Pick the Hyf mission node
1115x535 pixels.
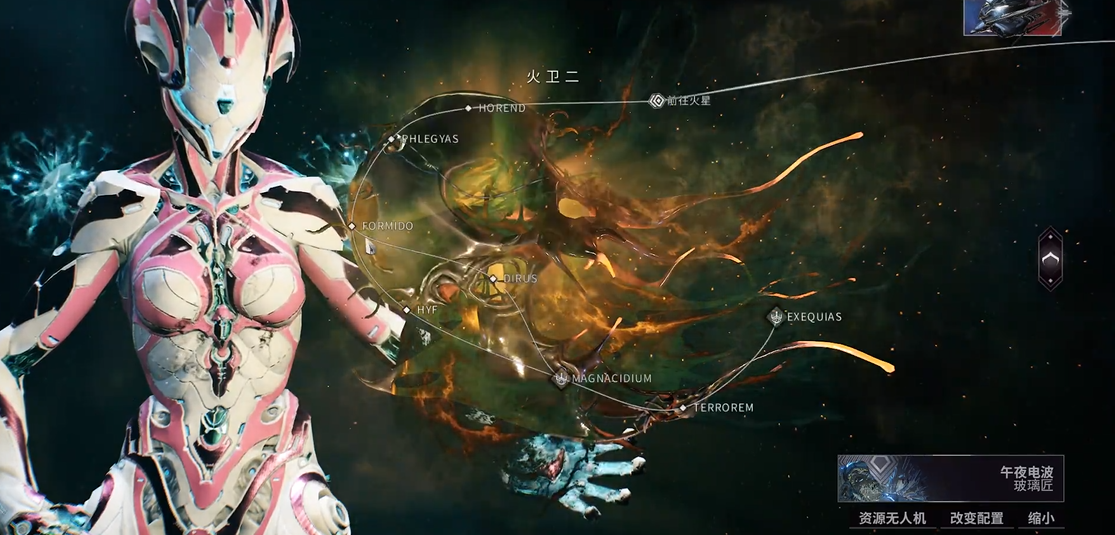[x=406, y=310]
